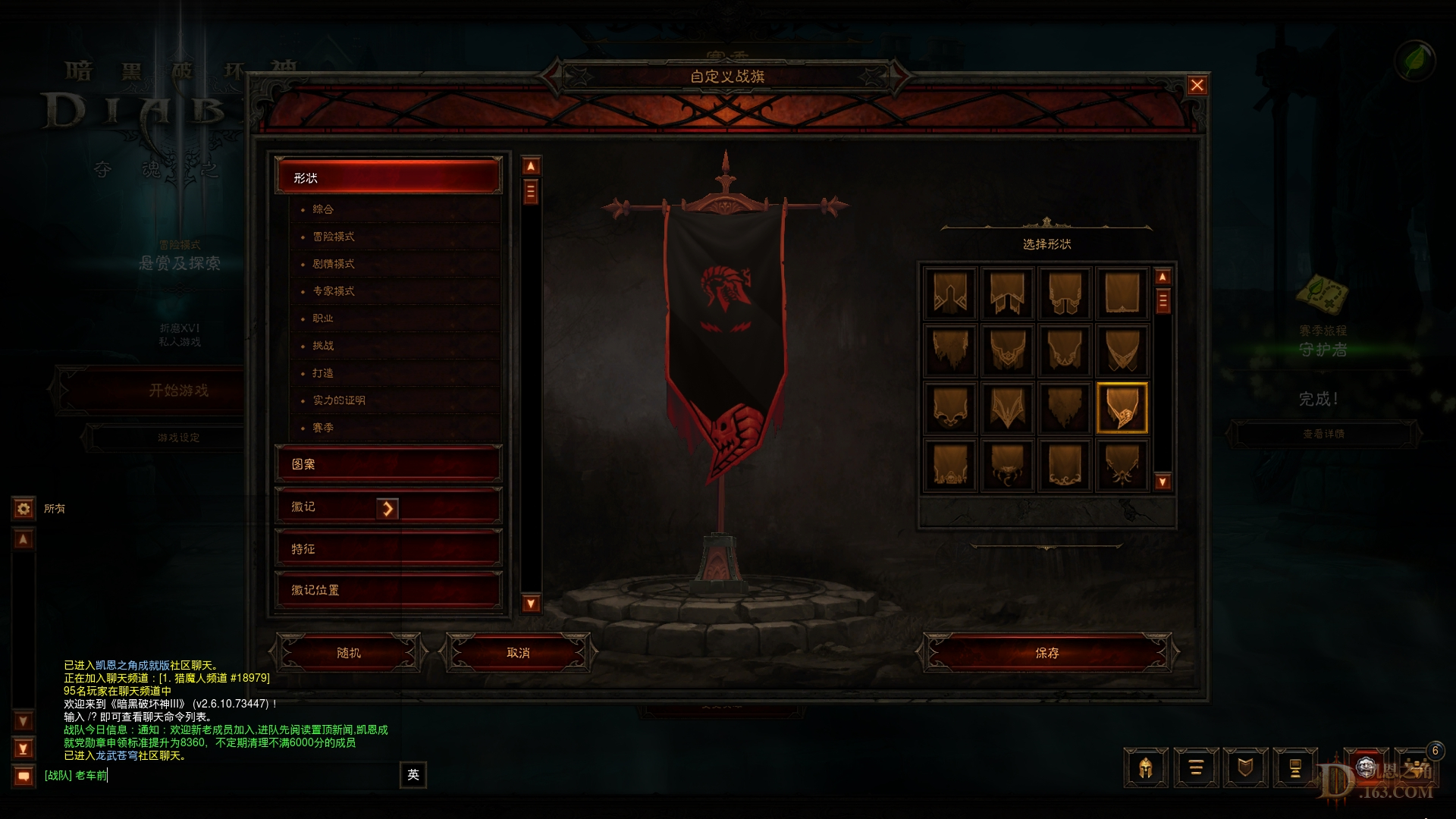Open chat settings gear beside 所有
1456x819 pixels.
(24, 509)
